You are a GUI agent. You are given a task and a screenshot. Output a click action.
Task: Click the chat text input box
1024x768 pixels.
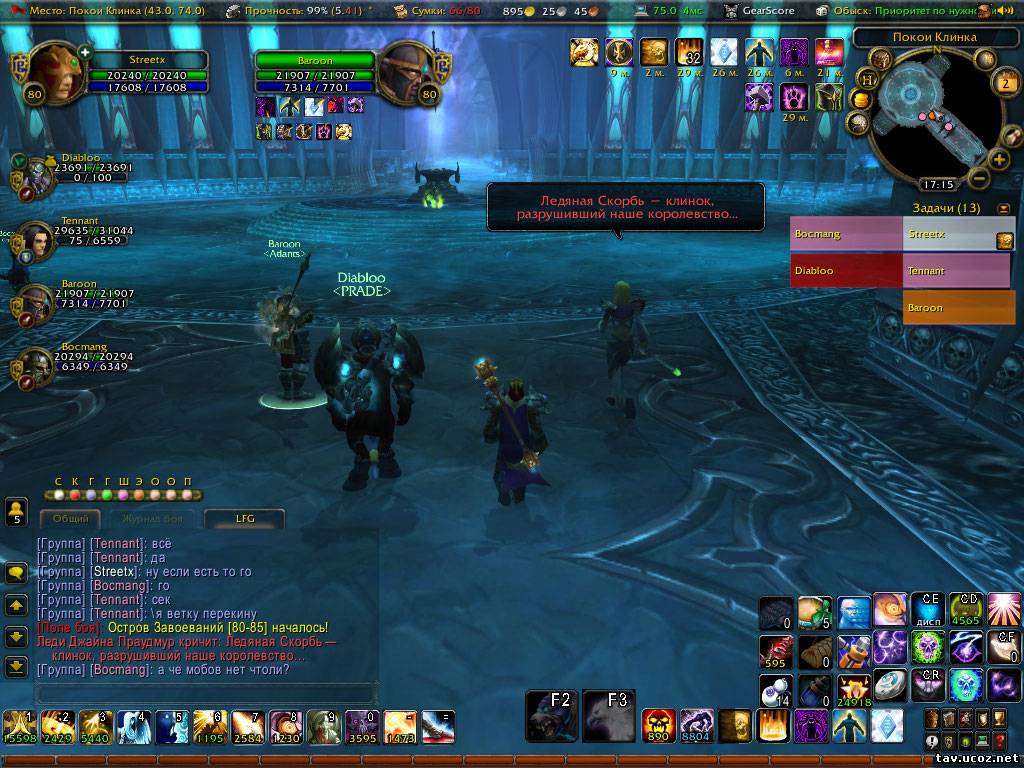tap(205, 692)
